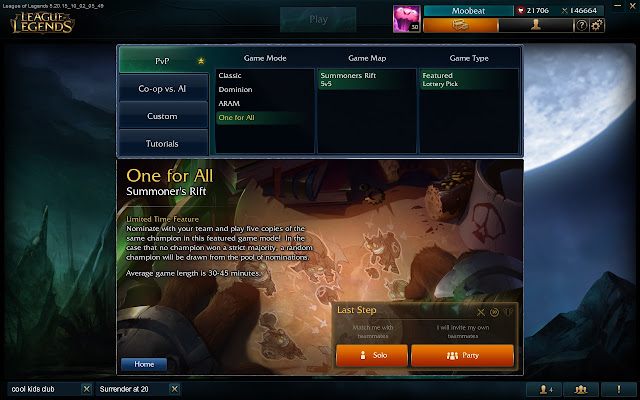Open the help question mark icon

(581, 25)
